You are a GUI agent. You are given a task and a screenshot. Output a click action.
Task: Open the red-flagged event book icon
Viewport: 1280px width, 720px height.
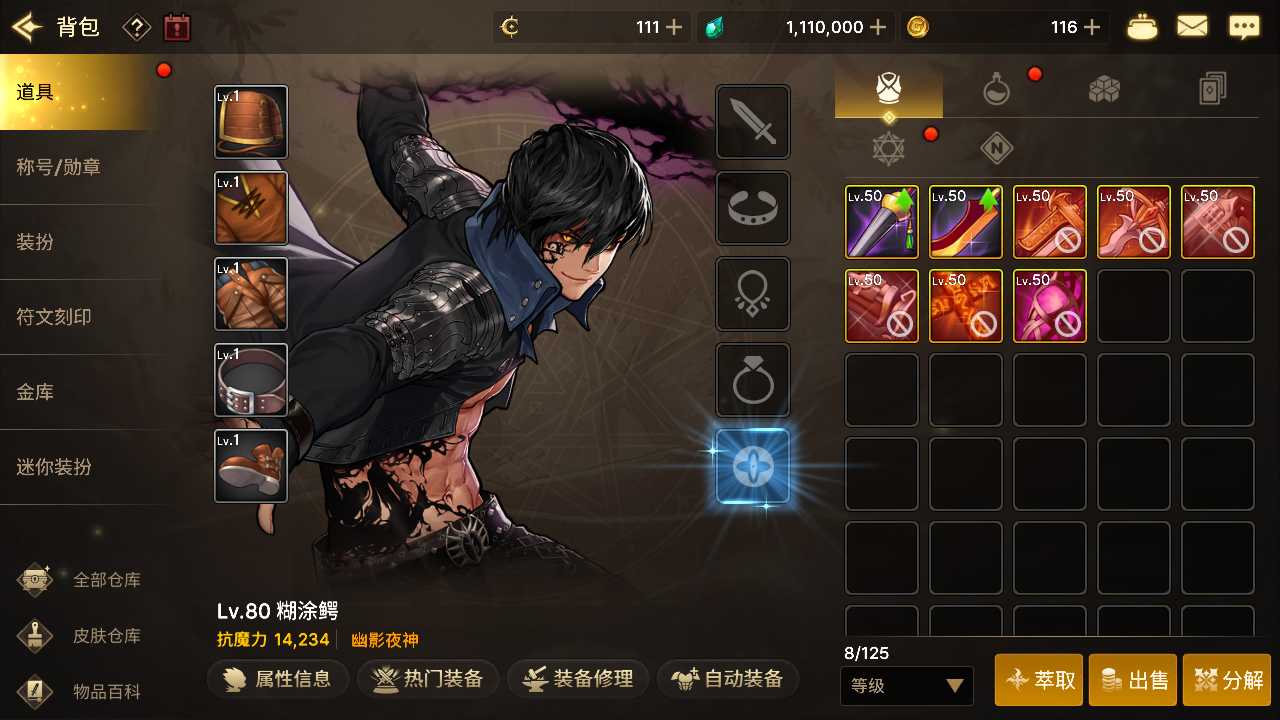(177, 27)
